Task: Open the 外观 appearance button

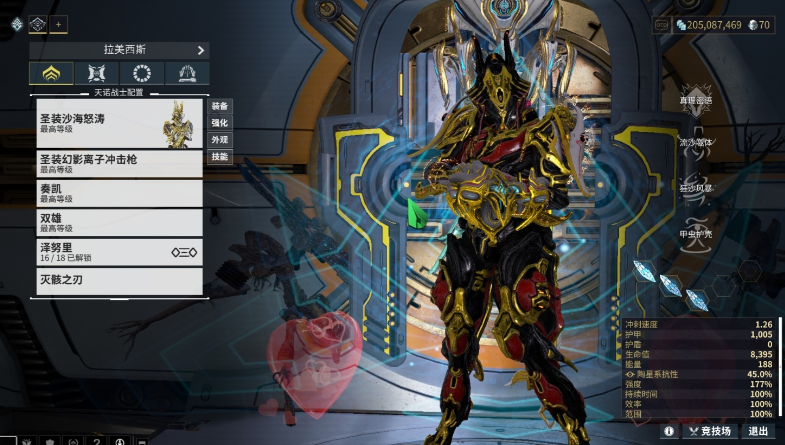Action: tap(219, 140)
